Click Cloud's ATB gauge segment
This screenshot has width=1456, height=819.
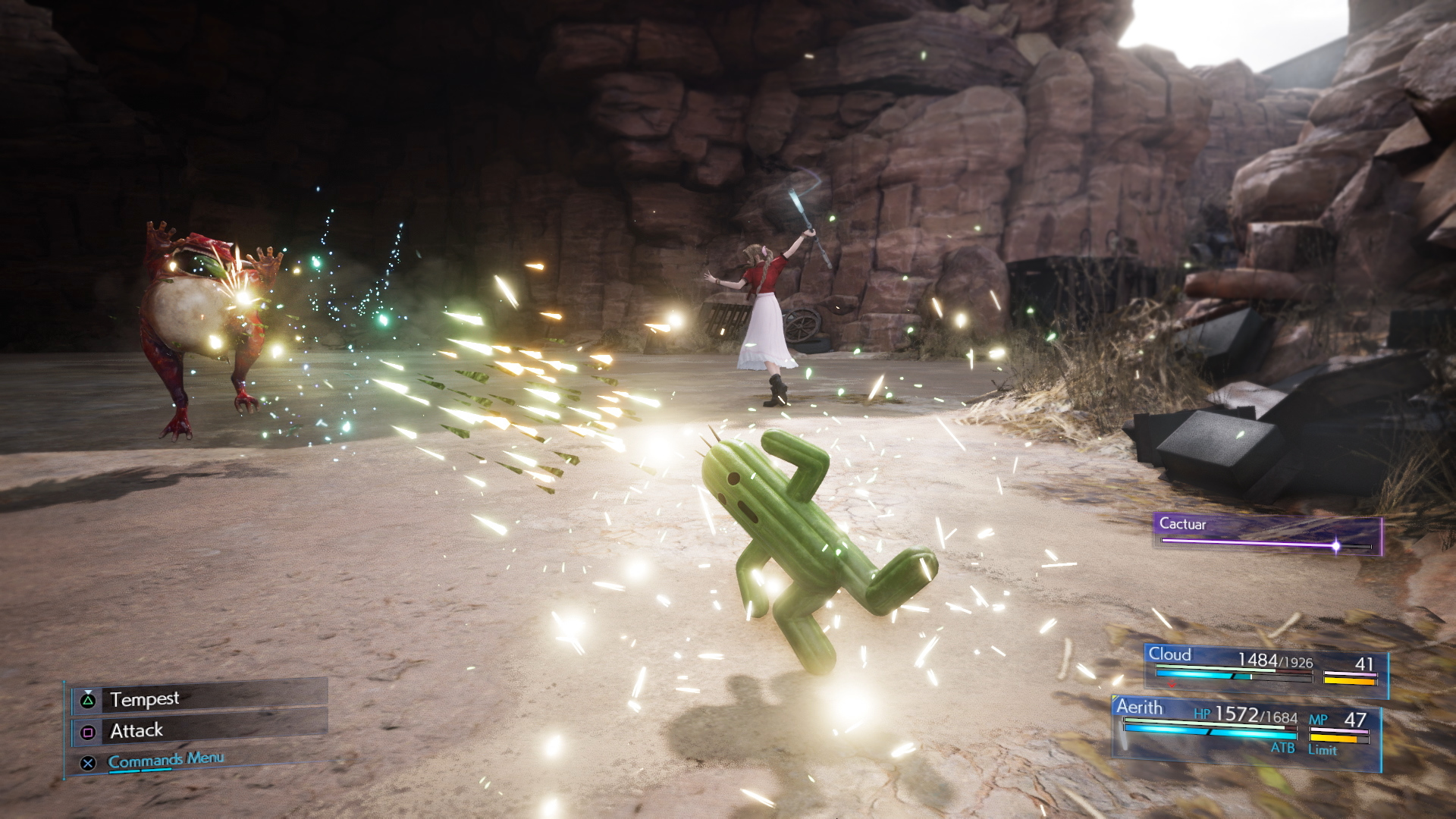[x=1194, y=676]
